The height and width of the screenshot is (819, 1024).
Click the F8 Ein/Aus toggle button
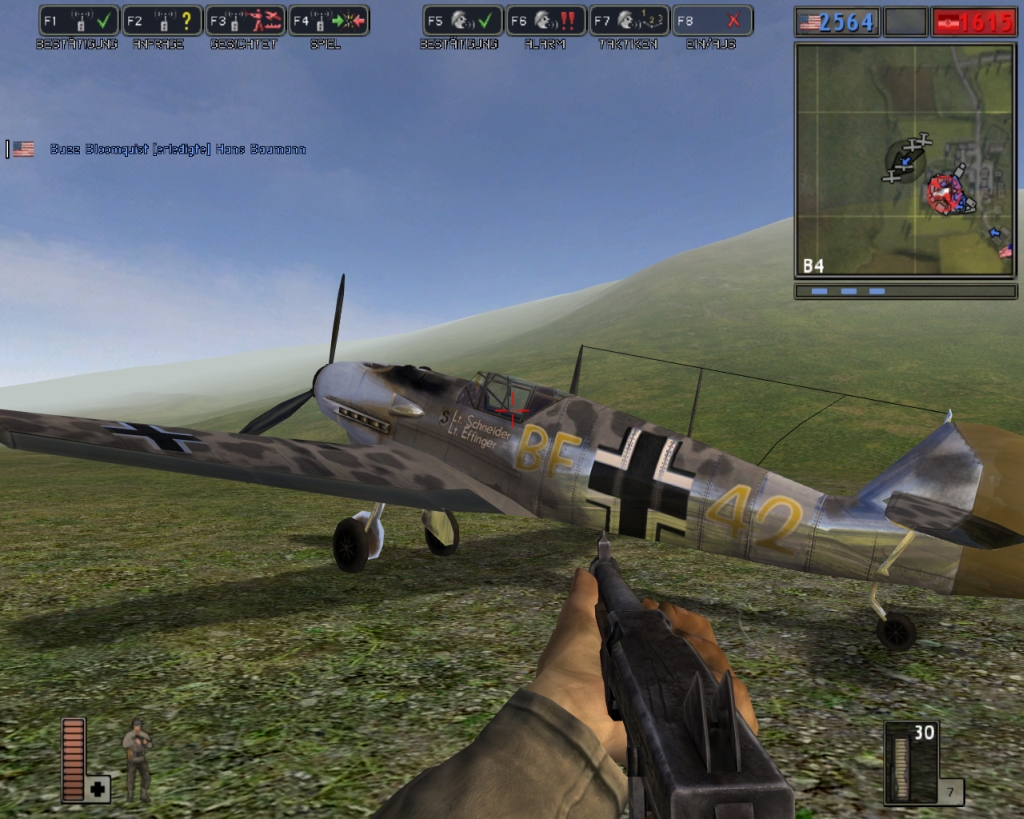(x=712, y=21)
